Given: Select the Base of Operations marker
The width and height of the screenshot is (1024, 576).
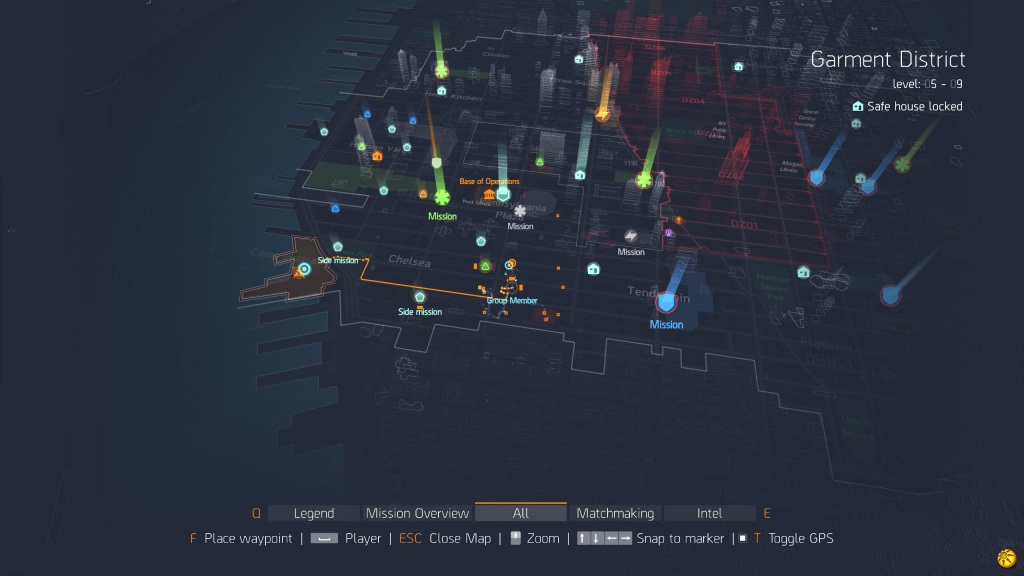Looking at the screenshot, I should (x=489, y=193).
